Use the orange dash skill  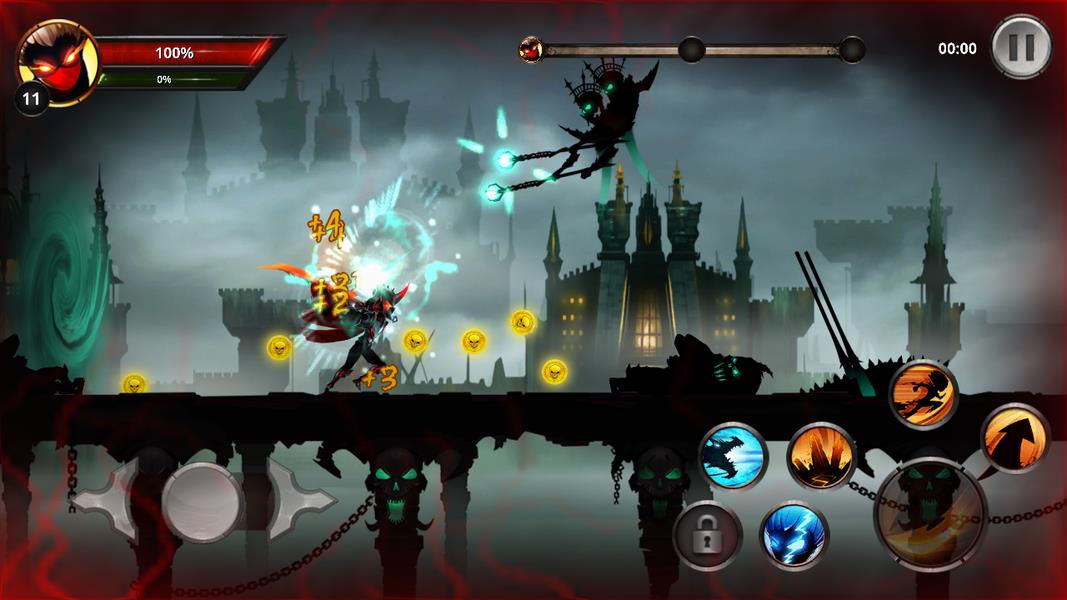click(923, 394)
